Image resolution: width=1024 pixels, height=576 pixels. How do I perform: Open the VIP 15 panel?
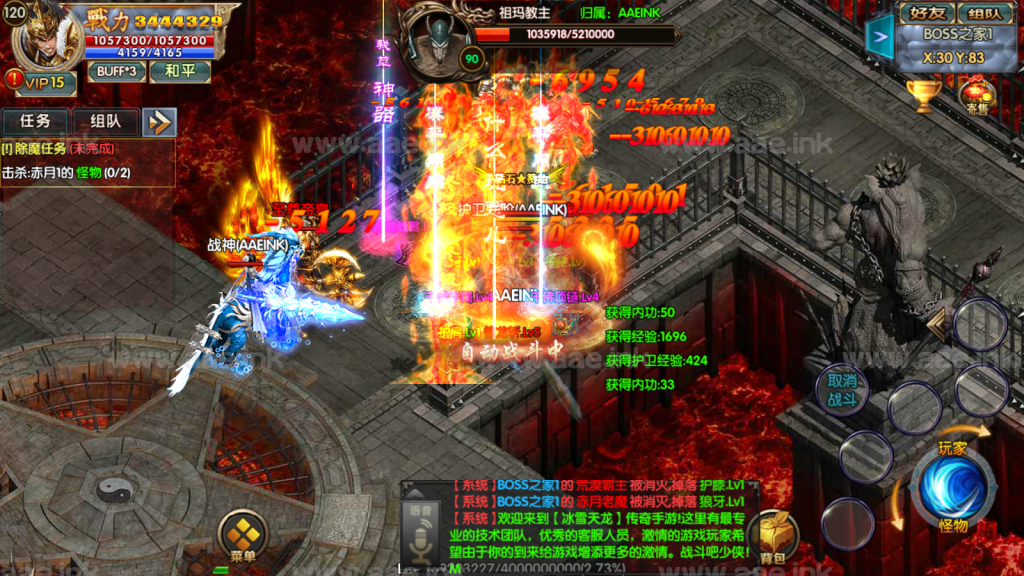click(x=43, y=82)
